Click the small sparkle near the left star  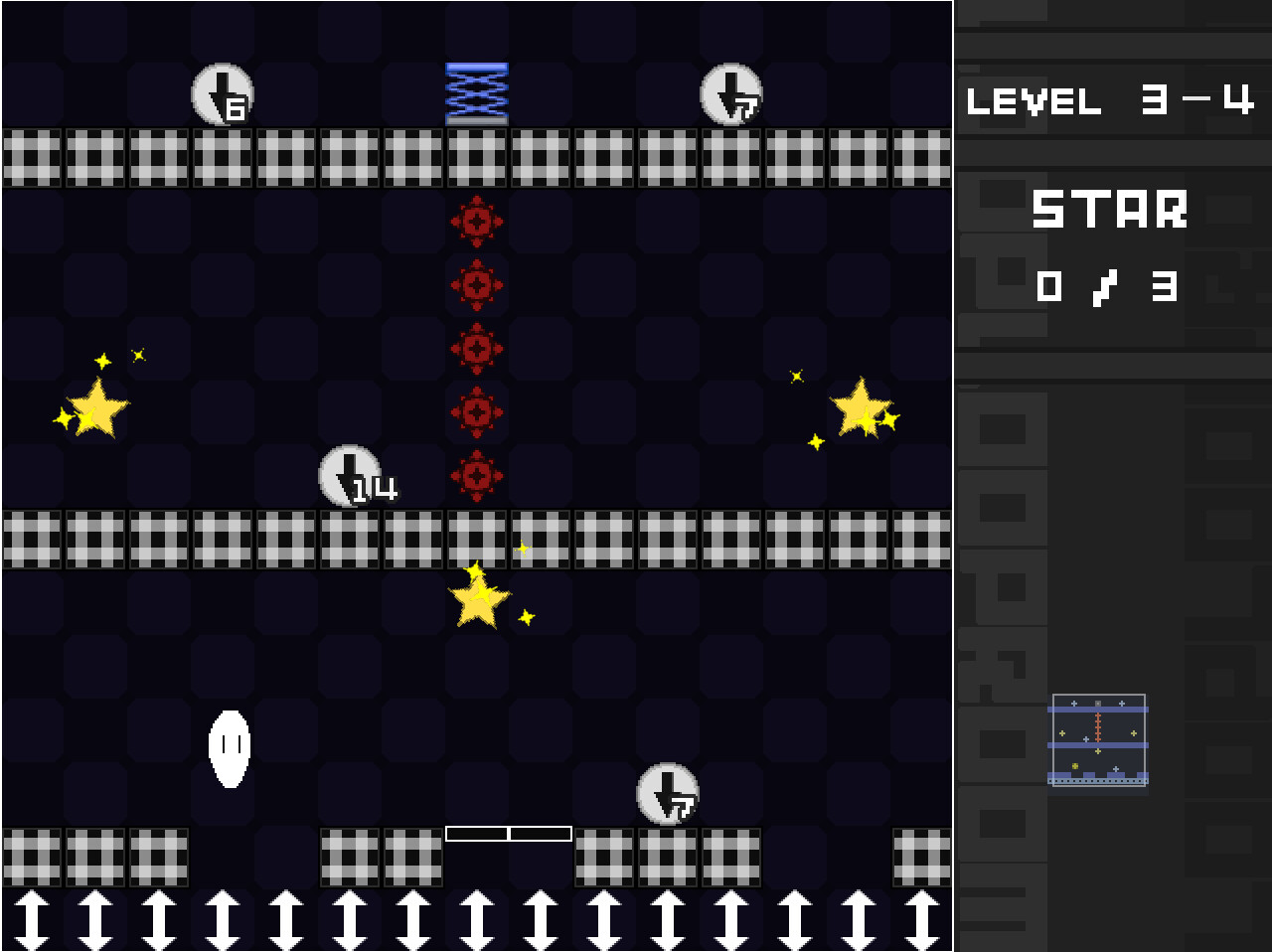[x=103, y=359]
